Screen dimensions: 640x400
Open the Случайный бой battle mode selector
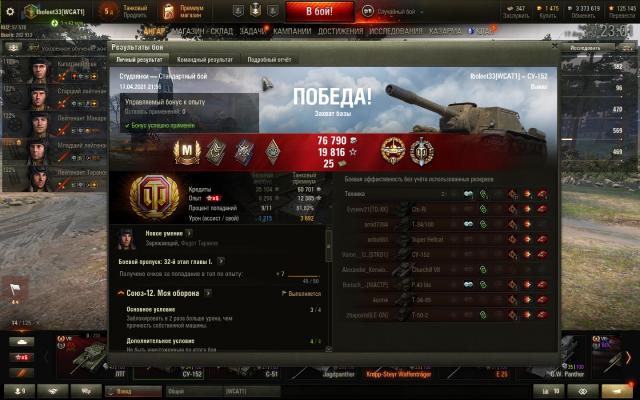(392, 11)
